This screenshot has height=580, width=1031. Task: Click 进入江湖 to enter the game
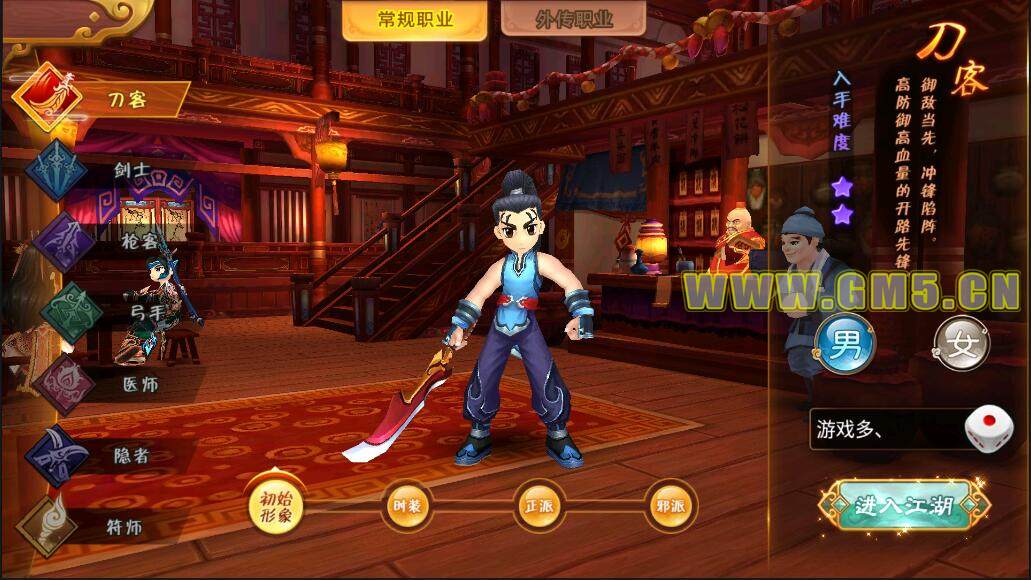pyautogui.click(x=903, y=505)
